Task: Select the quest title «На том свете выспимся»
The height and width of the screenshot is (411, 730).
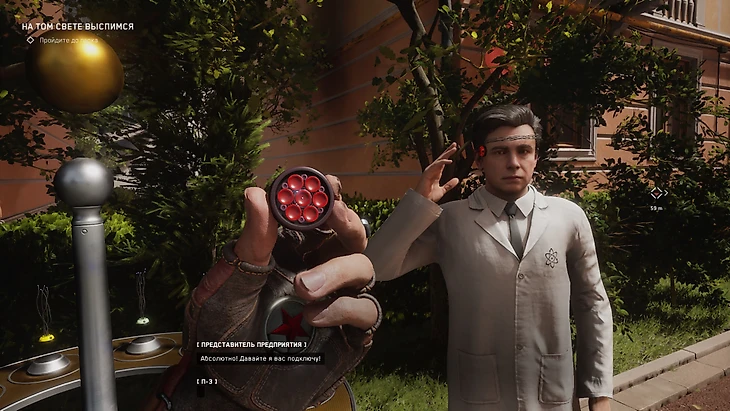Action: coord(77,26)
